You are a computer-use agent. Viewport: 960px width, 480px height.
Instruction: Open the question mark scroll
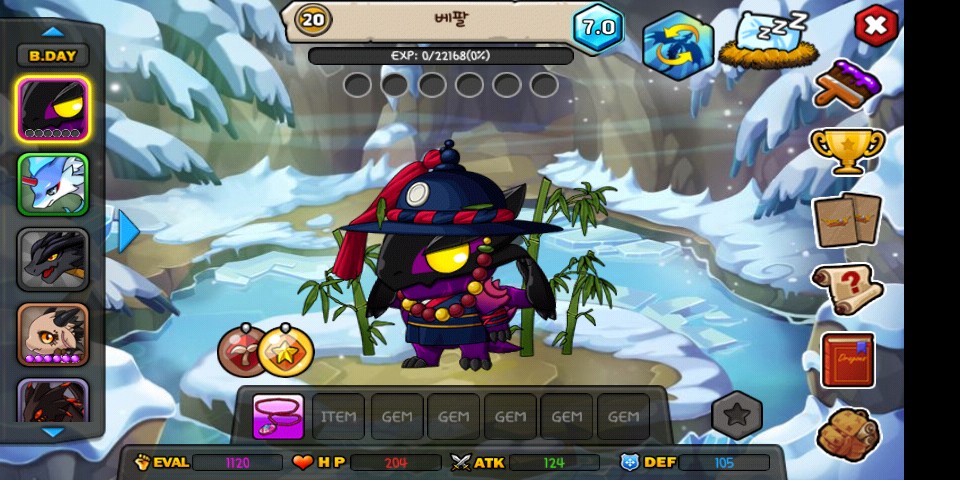(x=847, y=289)
